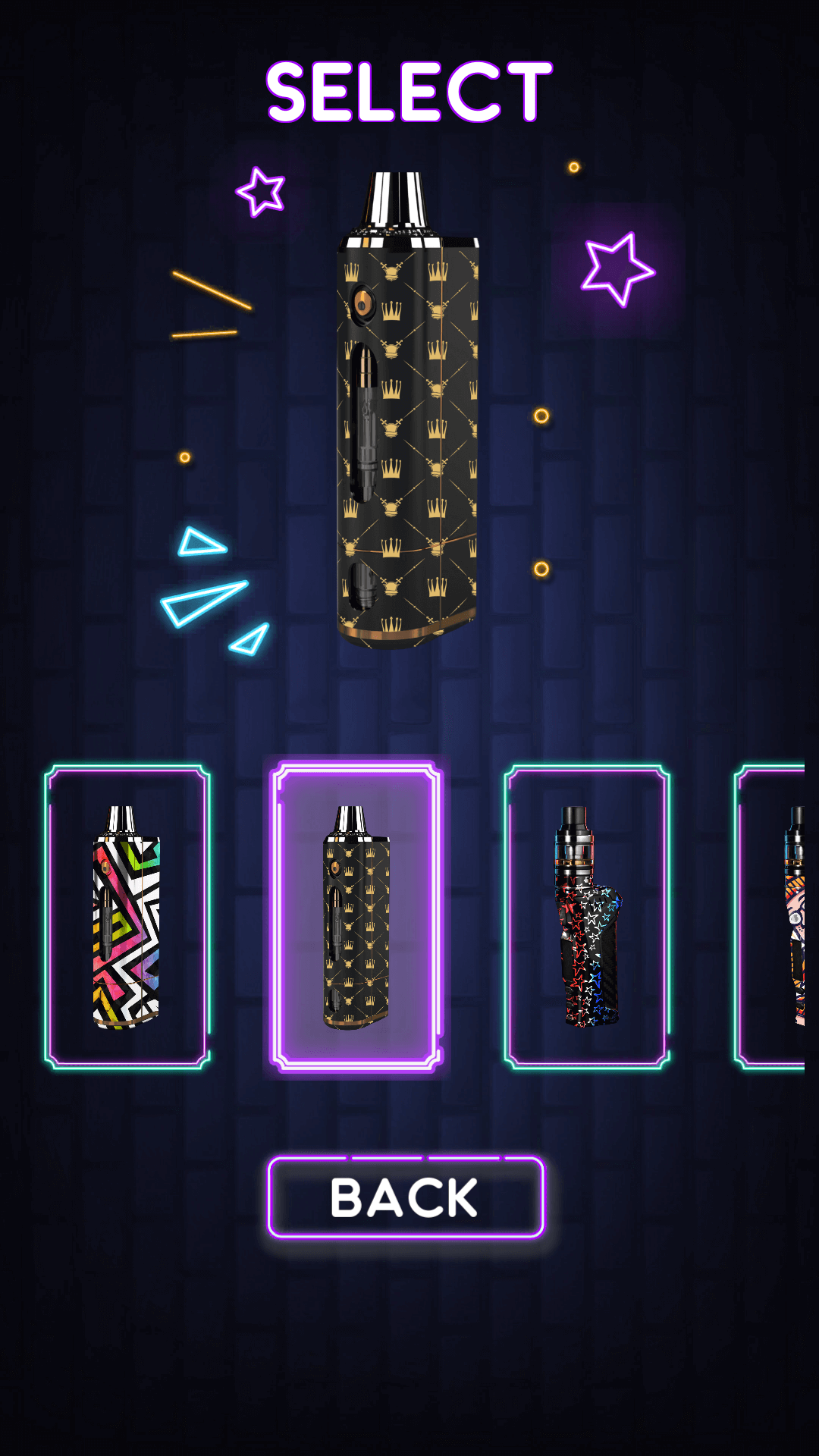Go back using the BACK button

tap(406, 1197)
